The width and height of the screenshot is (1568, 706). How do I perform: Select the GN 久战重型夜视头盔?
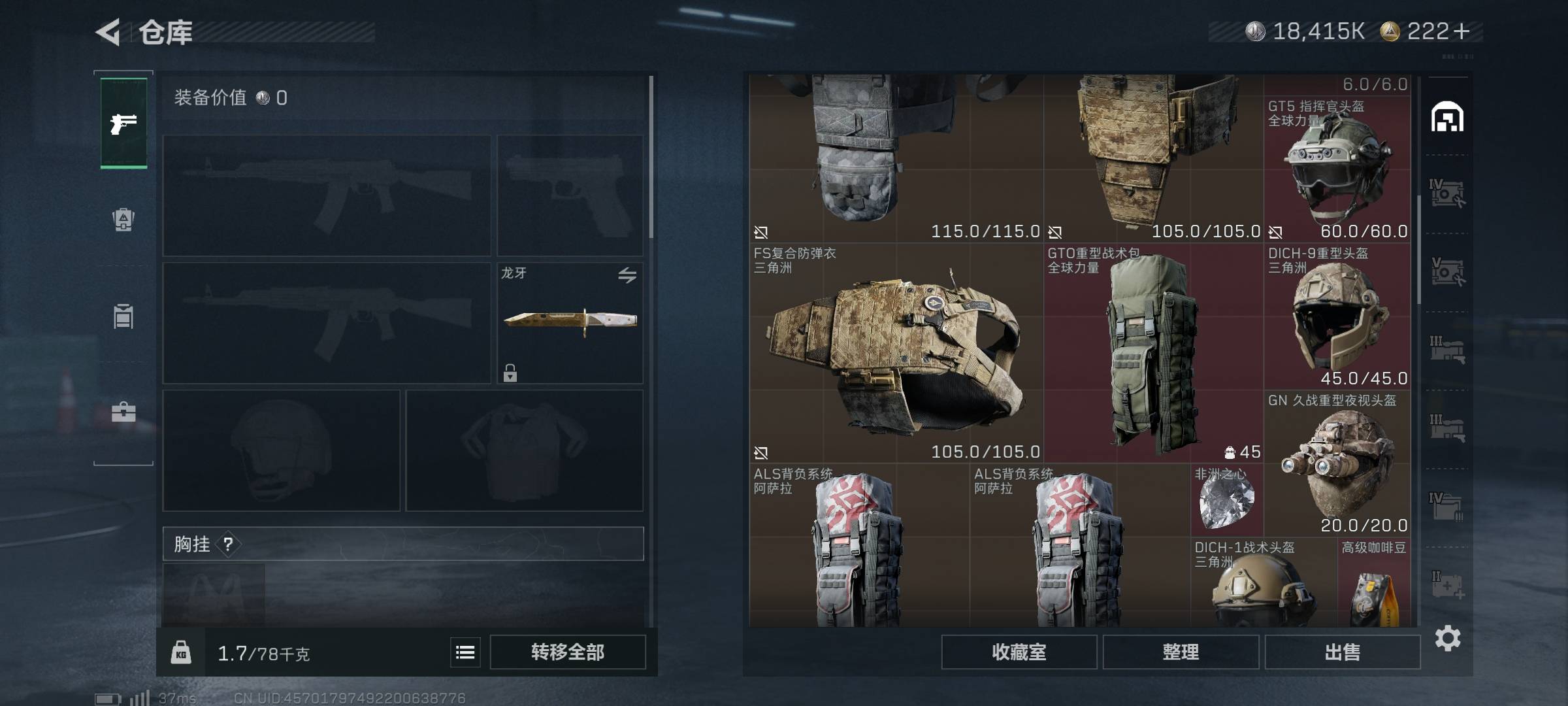pos(1337,464)
